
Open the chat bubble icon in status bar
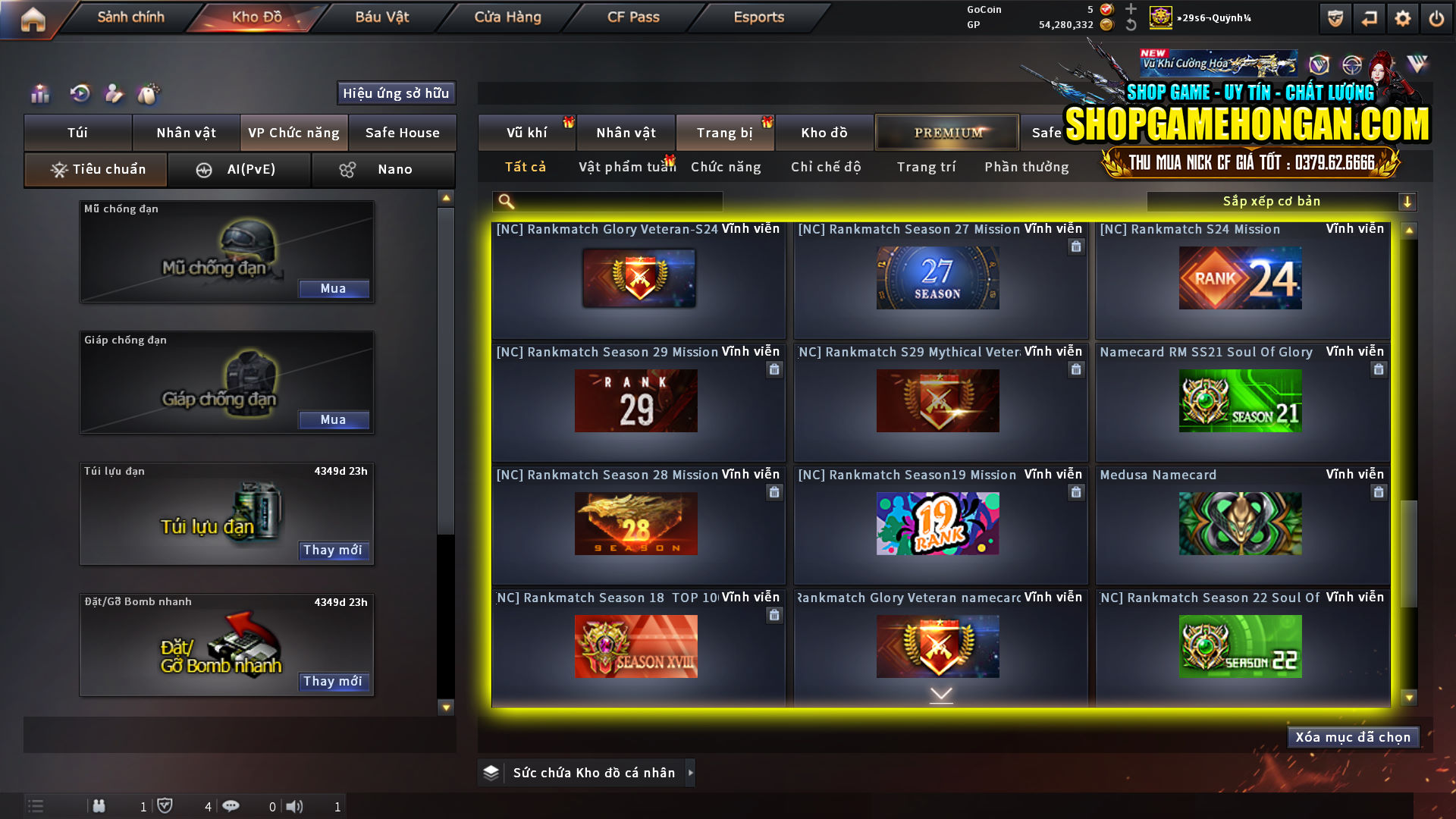(x=231, y=806)
